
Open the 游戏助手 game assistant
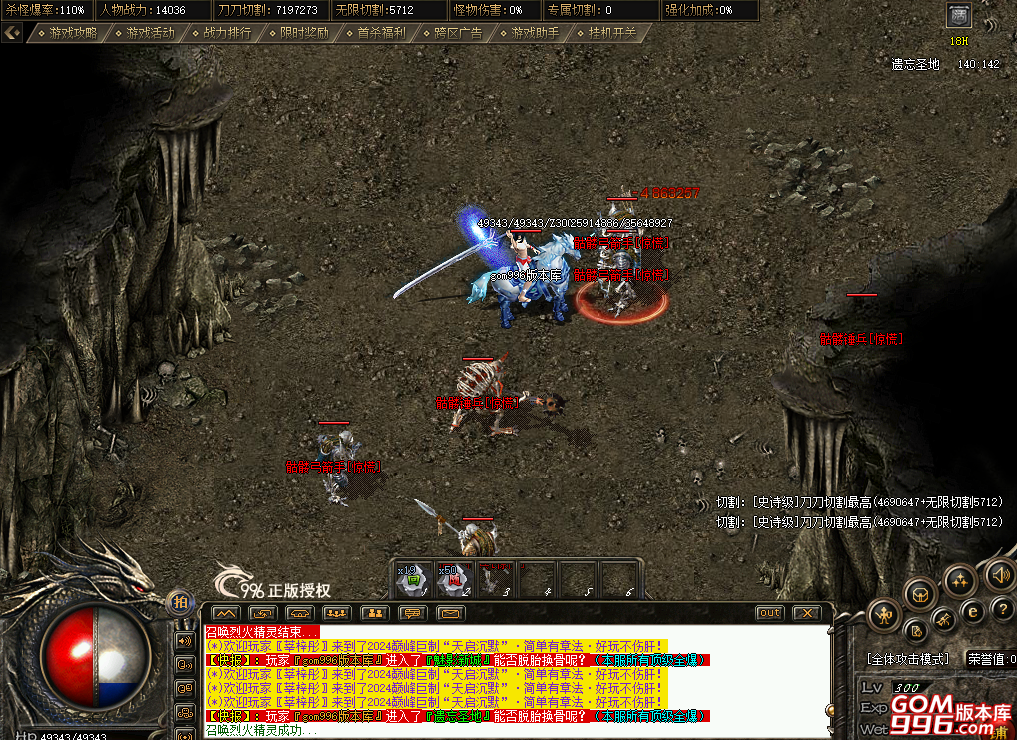click(535, 32)
